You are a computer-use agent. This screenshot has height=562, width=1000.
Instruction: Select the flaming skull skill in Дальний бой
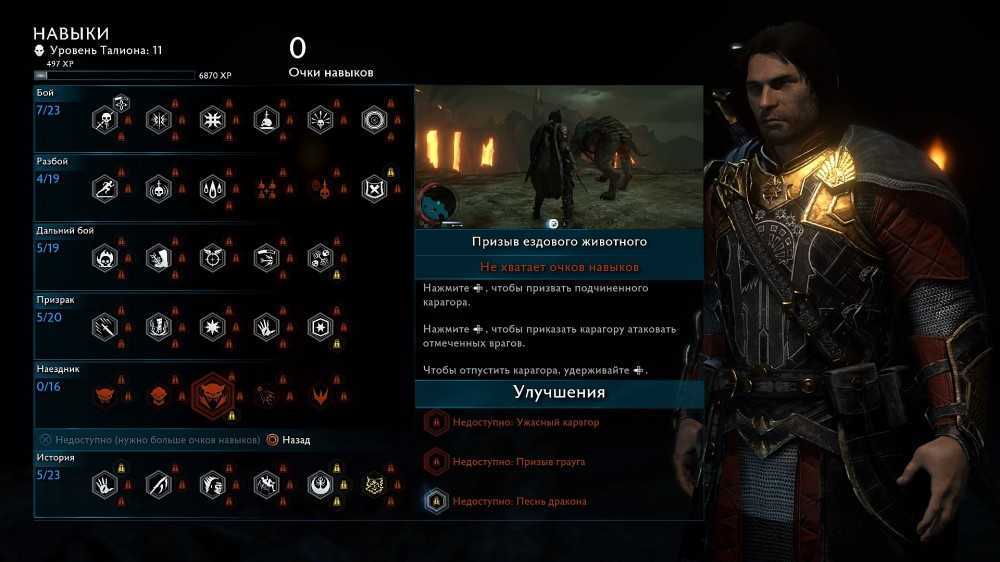105,258
